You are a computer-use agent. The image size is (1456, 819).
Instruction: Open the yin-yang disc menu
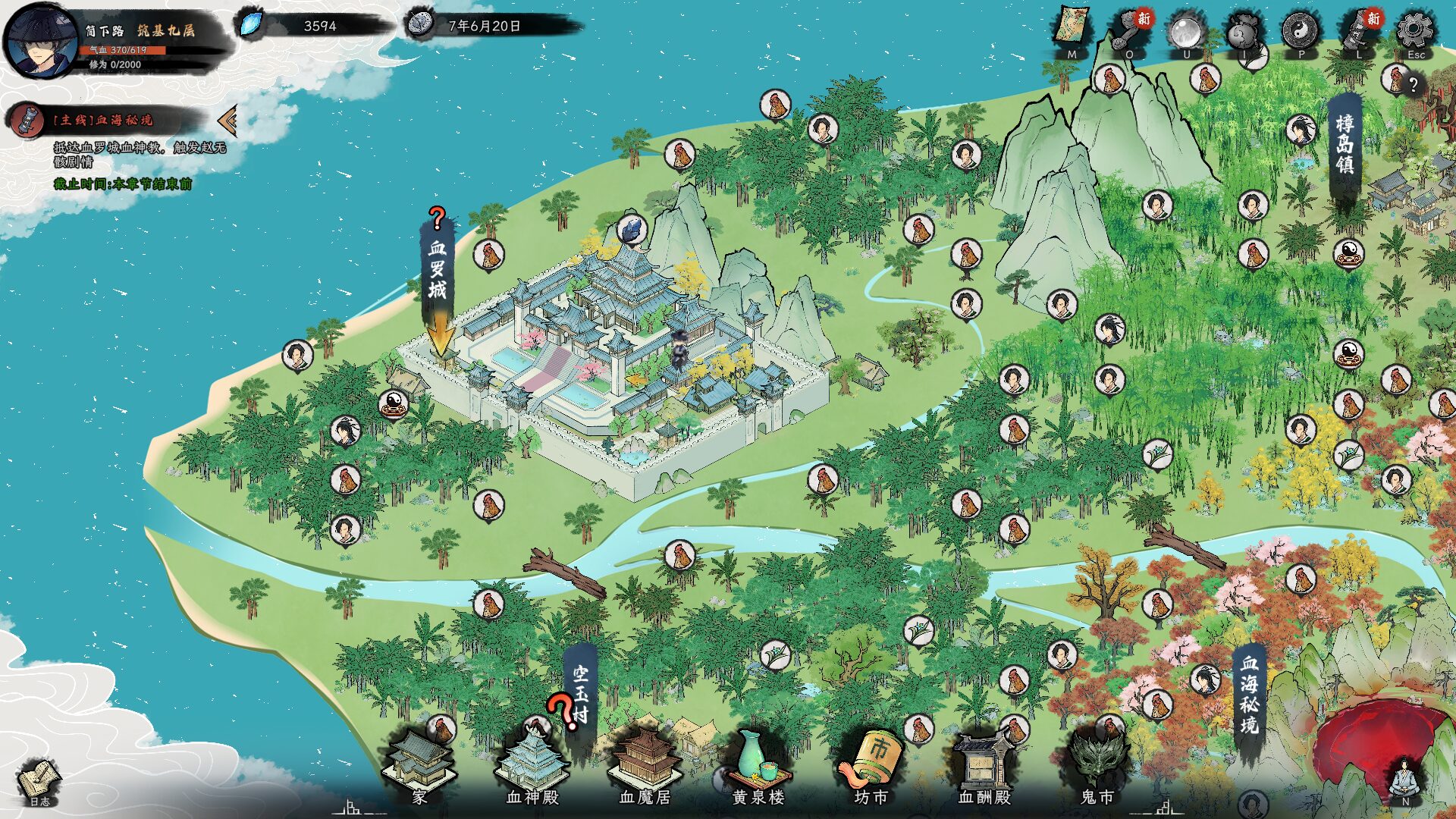click(1301, 32)
